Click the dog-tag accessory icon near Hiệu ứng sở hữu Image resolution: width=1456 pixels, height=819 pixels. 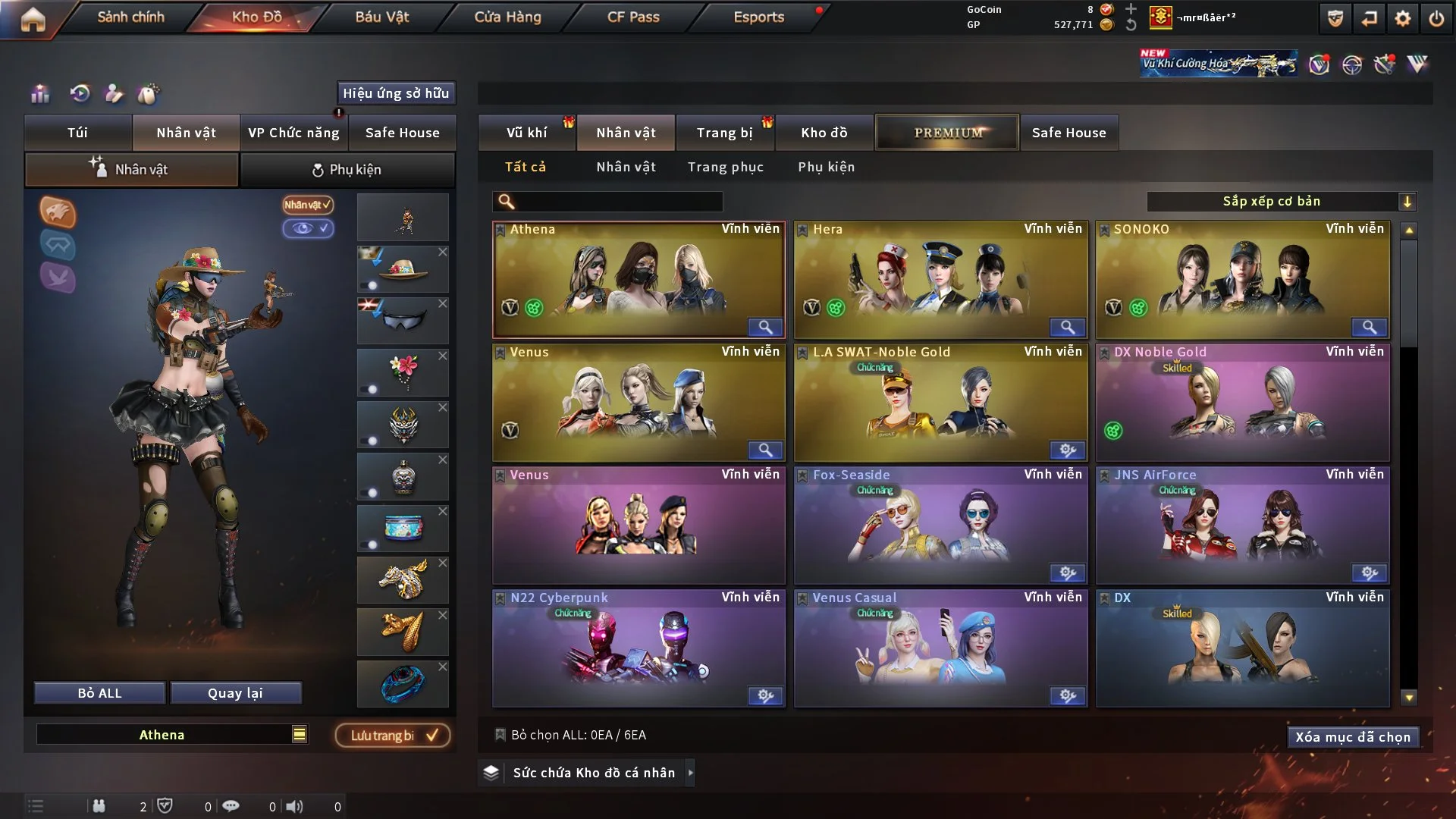tap(149, 94)
